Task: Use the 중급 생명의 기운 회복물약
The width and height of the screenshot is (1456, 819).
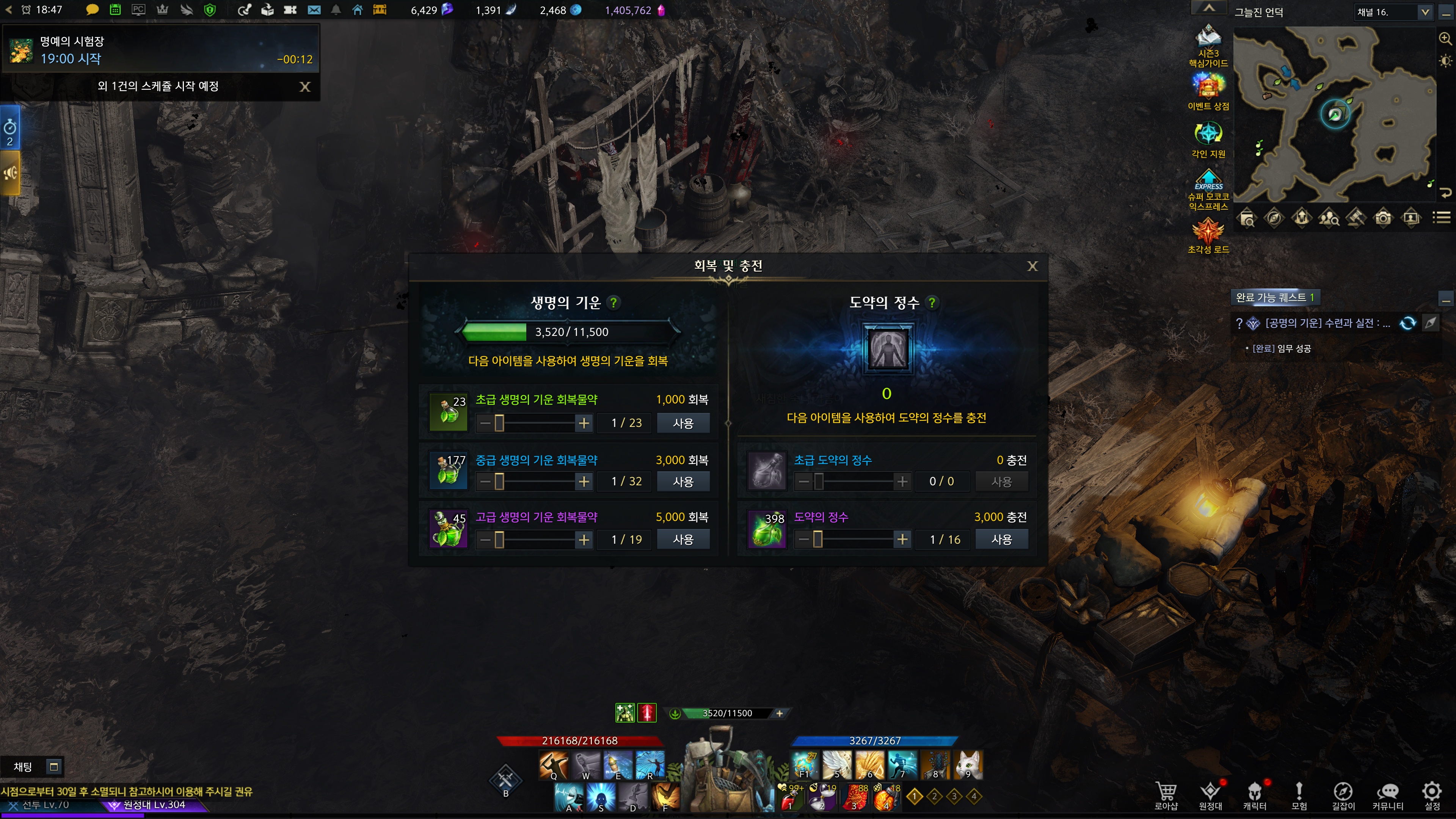Action: coord(683,482)
